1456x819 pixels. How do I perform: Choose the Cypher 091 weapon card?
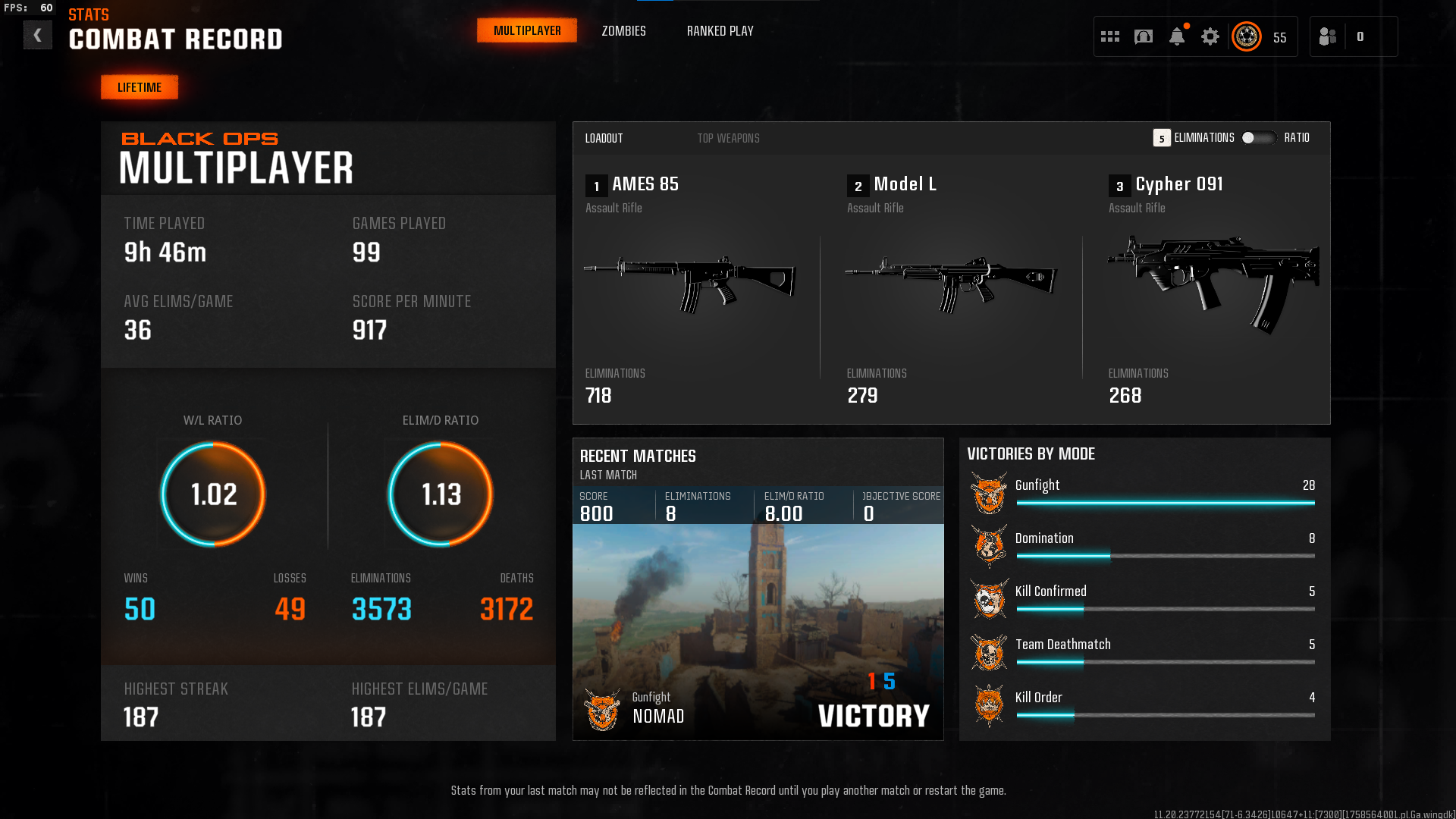pos(1212,288)
